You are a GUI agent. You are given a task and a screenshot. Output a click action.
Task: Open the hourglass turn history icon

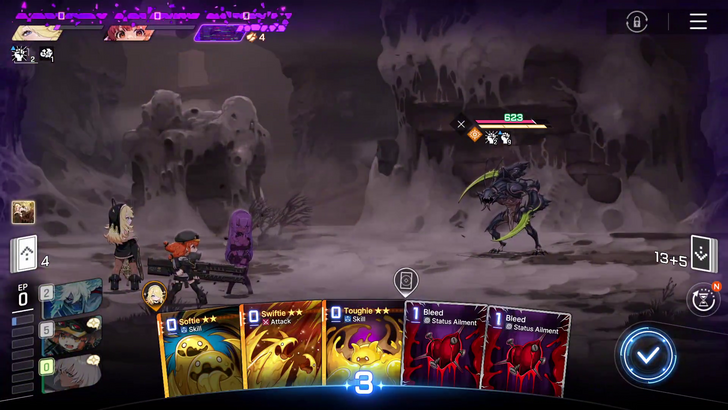pyautogui.click(x=704, y=300)
